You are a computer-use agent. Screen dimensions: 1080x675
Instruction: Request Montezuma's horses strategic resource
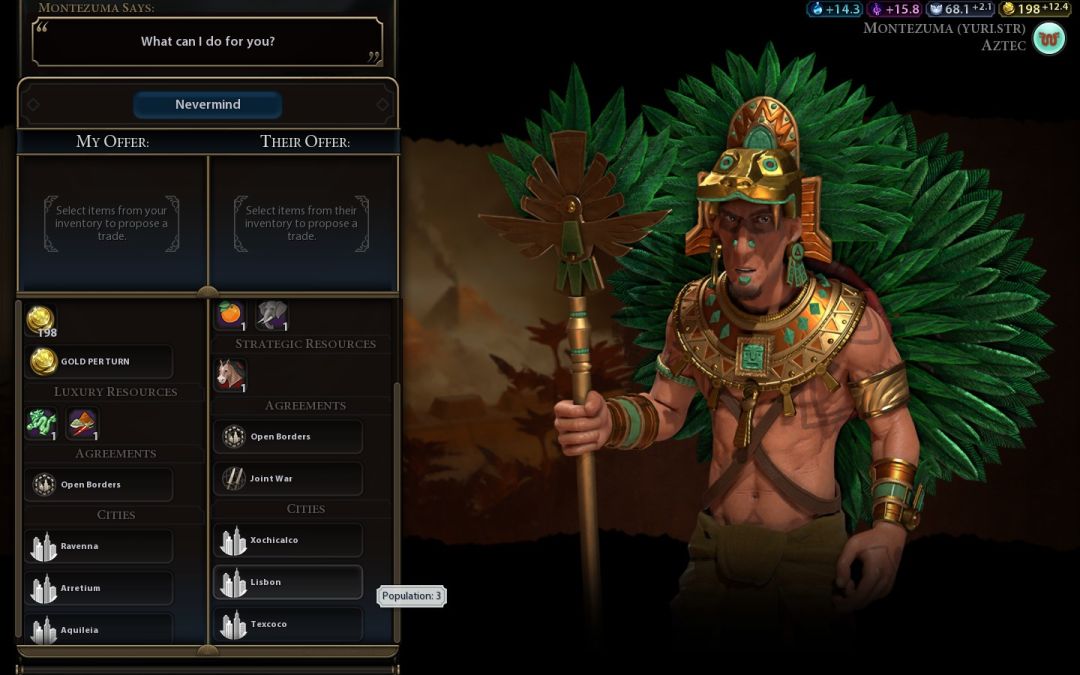pyautogui.click(x=231, y=375)
